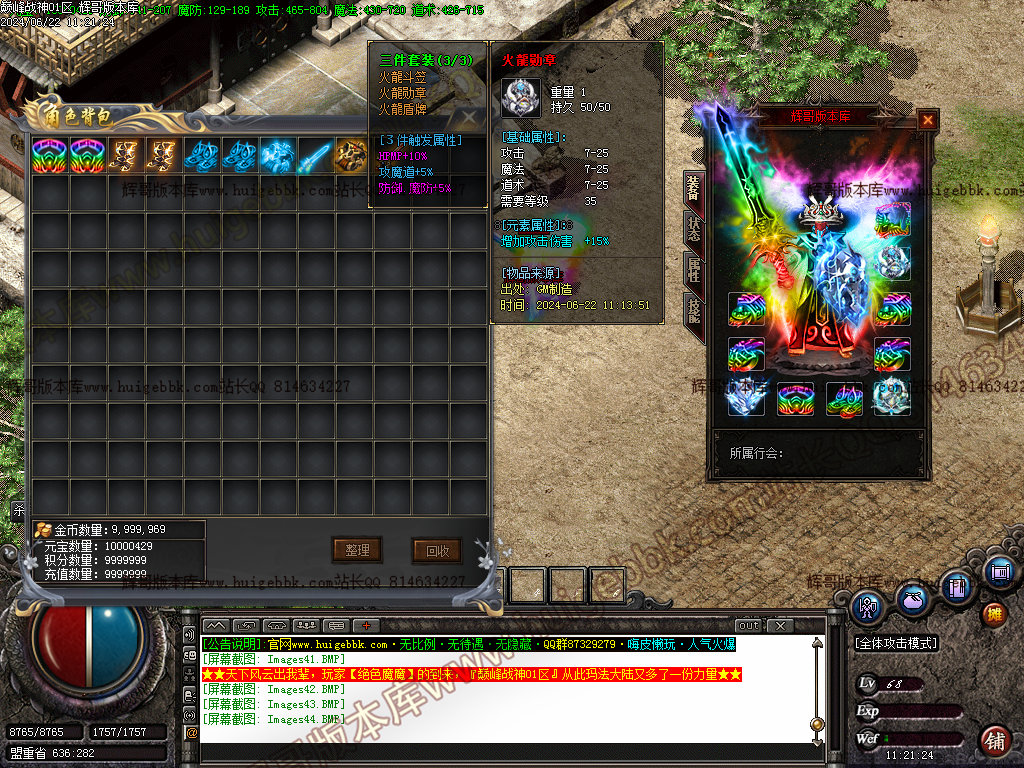This screenshot has height=768, width=1024.
Task: Click the 整理 sort button in the bag
Action: coord(357,549)
